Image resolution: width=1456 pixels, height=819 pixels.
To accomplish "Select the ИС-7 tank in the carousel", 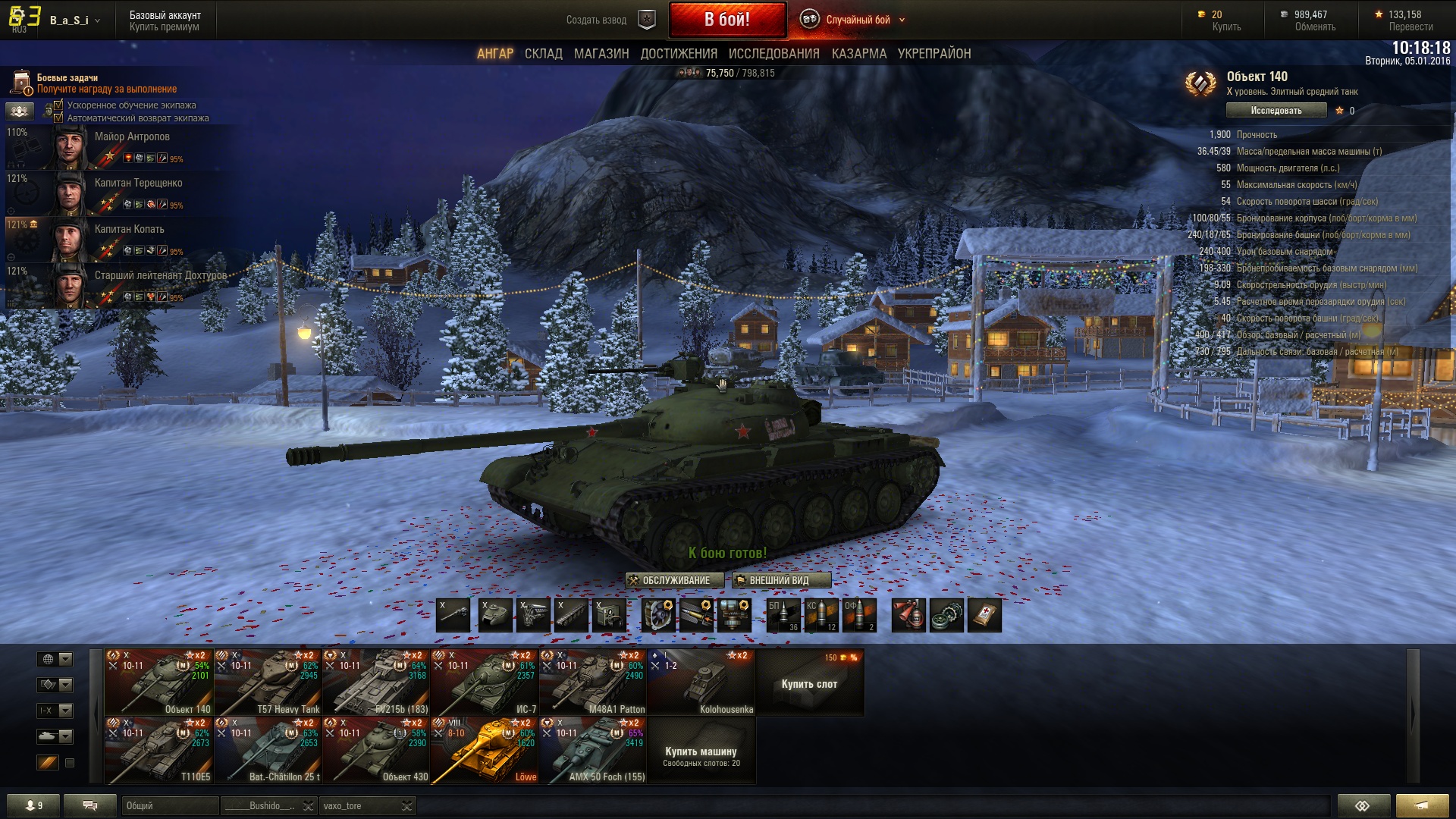I will pyautogui.click(x=485, y=682).
